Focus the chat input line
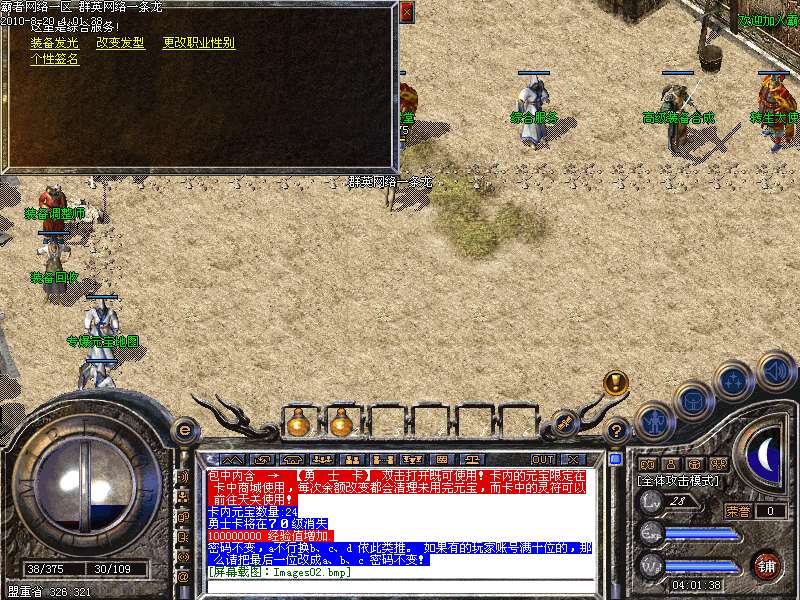 tap(400, 585)
